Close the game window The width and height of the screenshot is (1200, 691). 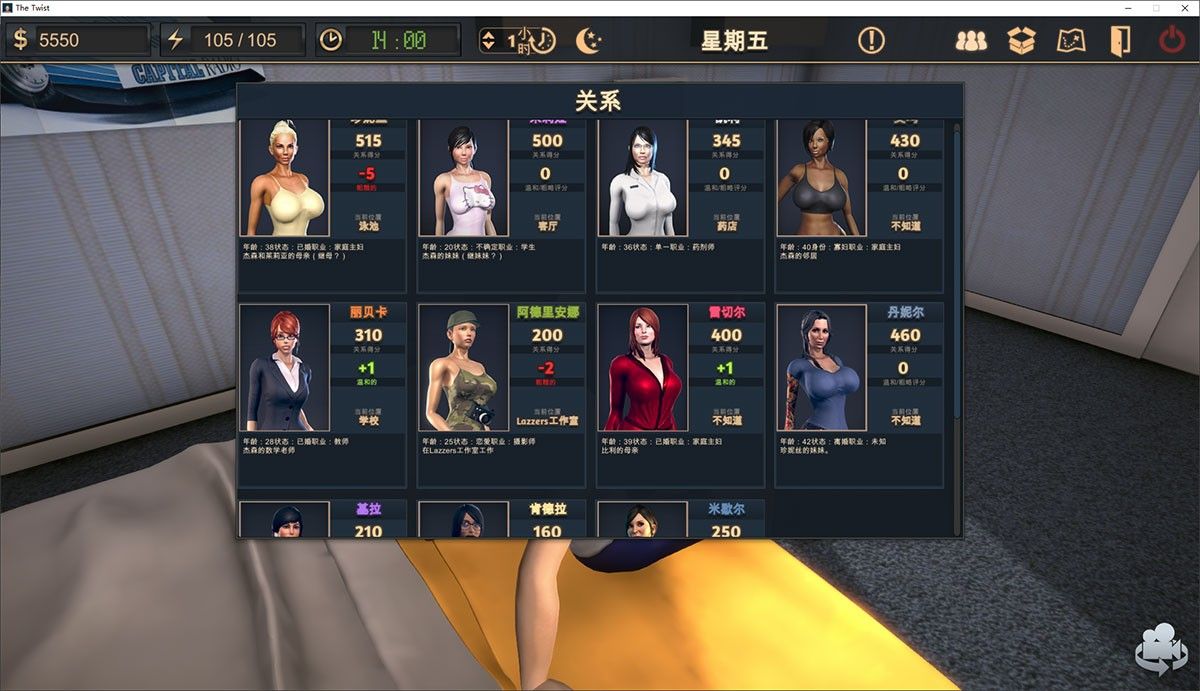point(1183,7)
